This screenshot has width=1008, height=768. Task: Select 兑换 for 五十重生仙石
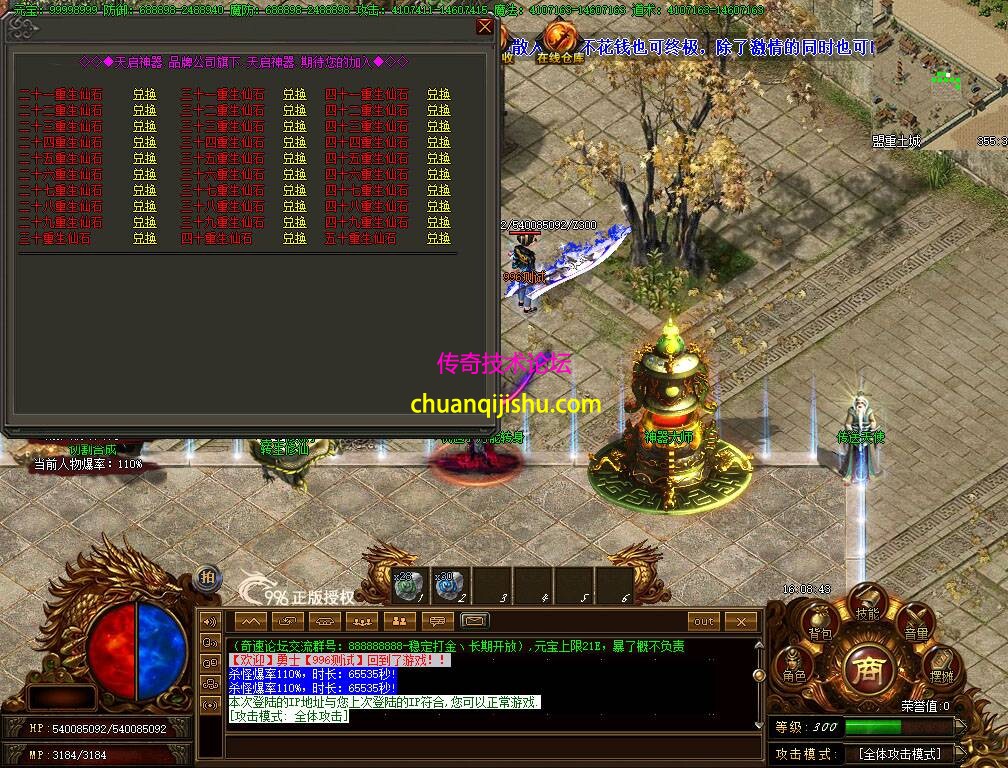point(439,239)
